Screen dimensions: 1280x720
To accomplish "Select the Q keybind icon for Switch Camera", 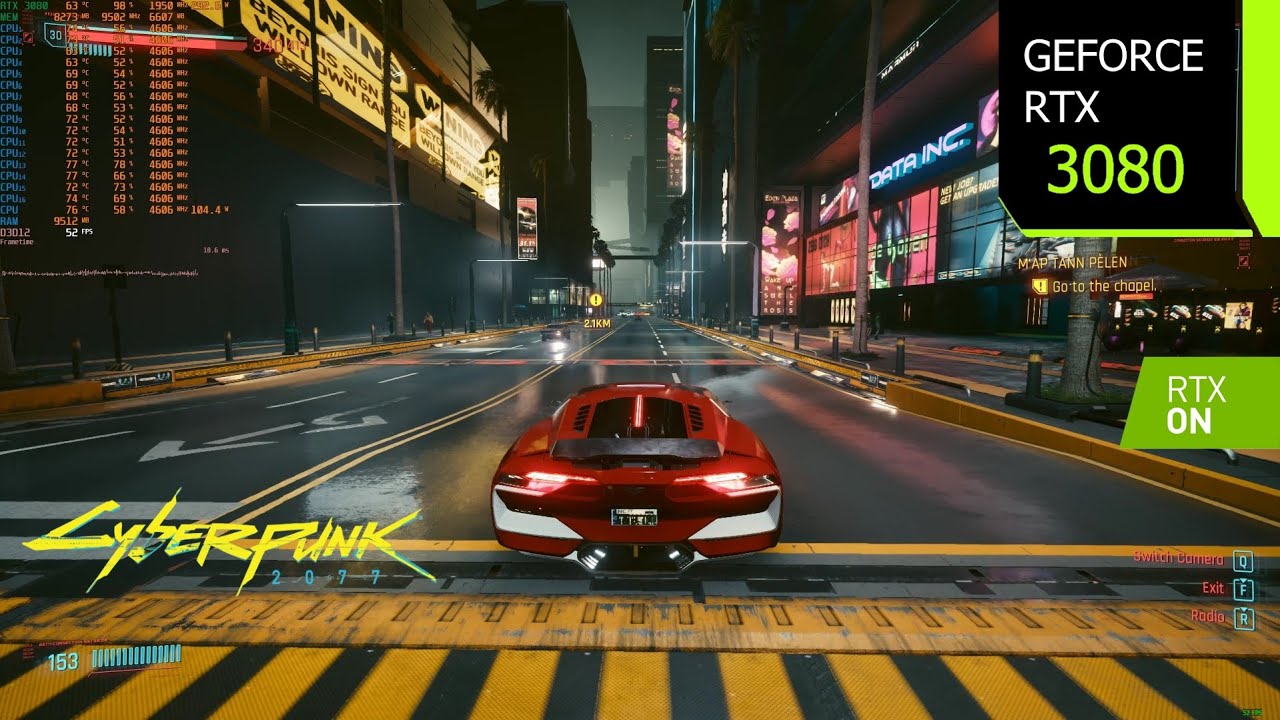I will click(1243, 562).
